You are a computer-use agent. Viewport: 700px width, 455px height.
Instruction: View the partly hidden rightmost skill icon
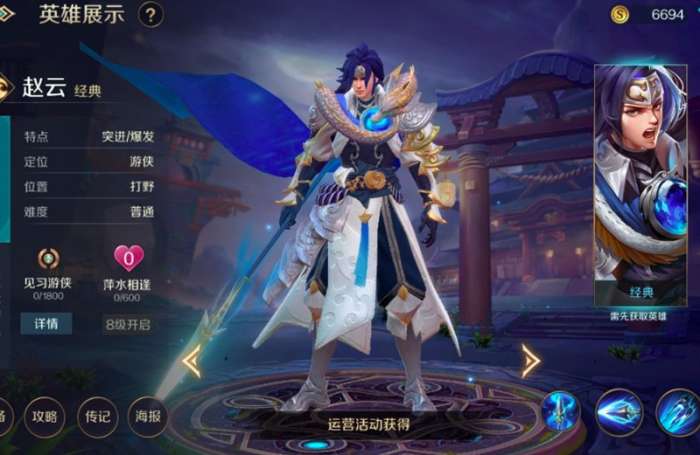[x=680, y=411]
